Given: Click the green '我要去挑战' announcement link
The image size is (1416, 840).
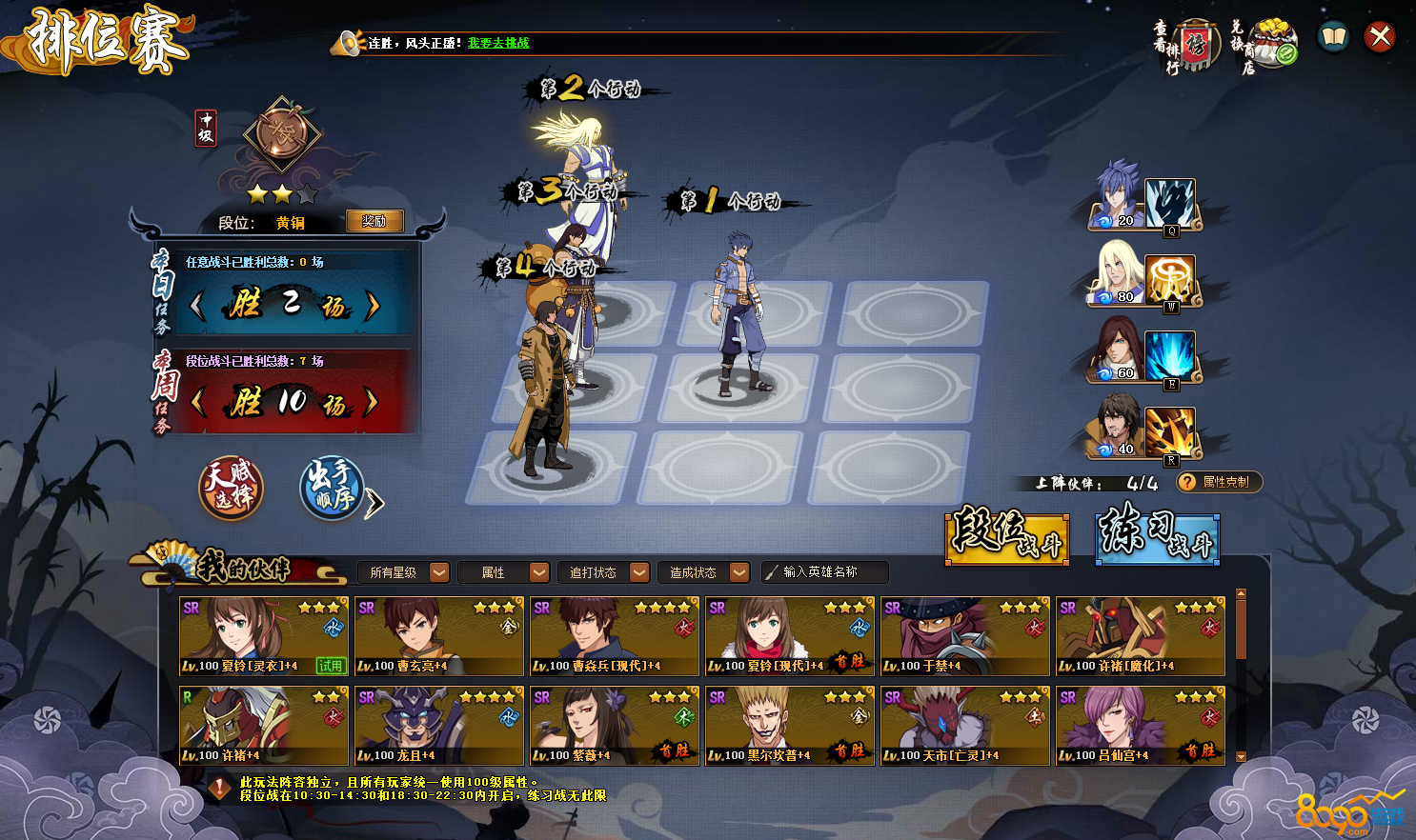Looking at the screenshot, I should tap(498, 43).
